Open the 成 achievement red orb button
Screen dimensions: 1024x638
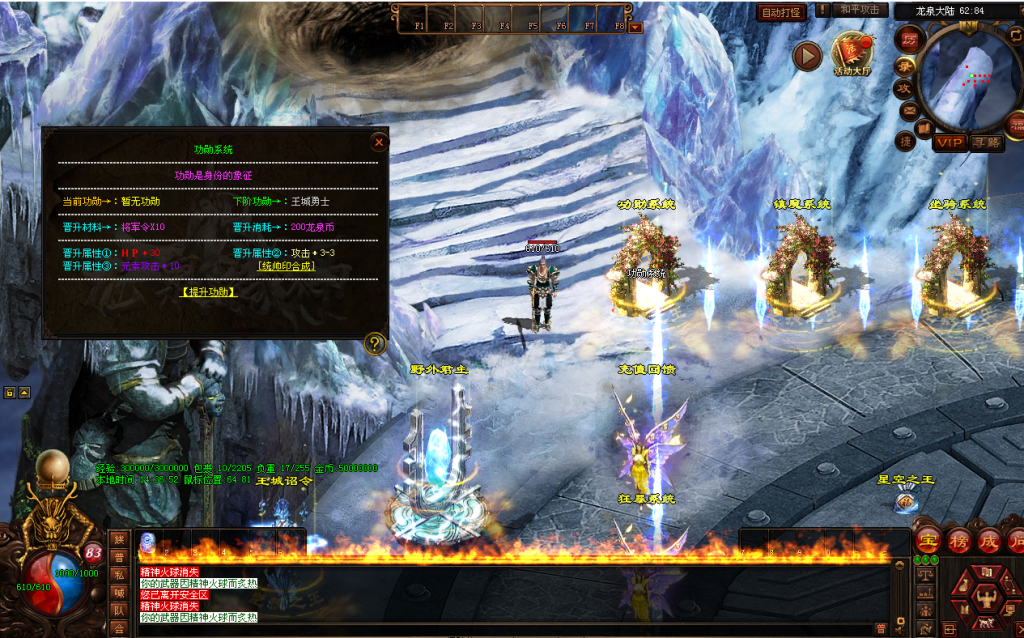[988, 539]
